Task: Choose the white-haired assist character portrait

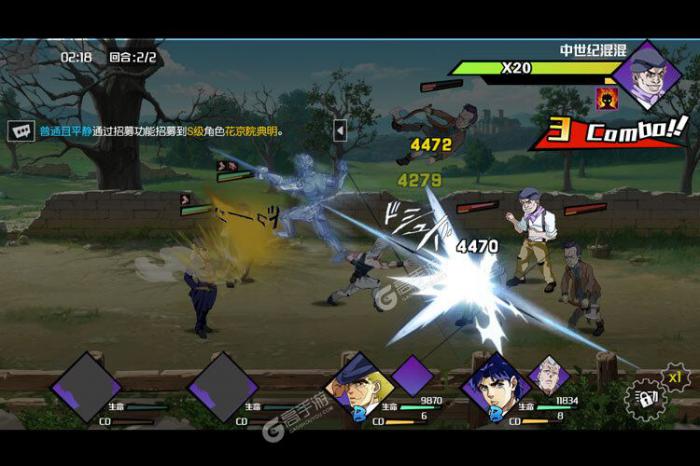Action: tap(548, 374)
